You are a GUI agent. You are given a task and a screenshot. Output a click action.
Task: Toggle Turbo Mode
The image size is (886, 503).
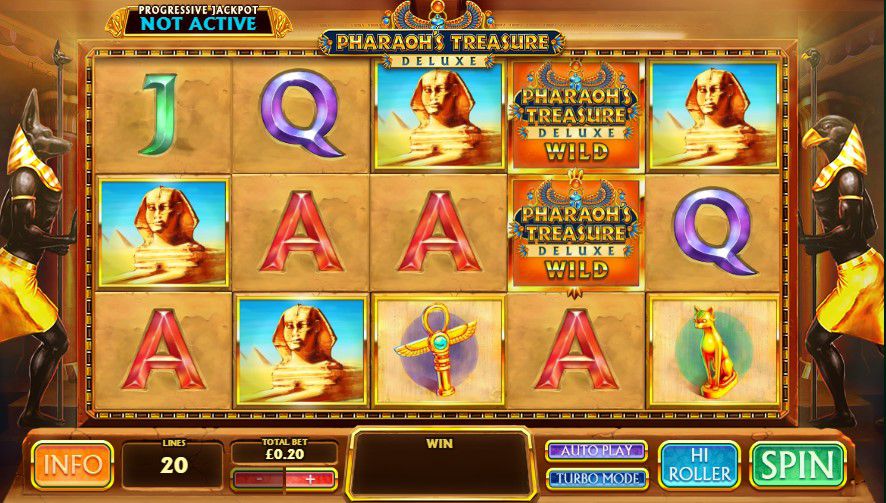pos(595,478)
